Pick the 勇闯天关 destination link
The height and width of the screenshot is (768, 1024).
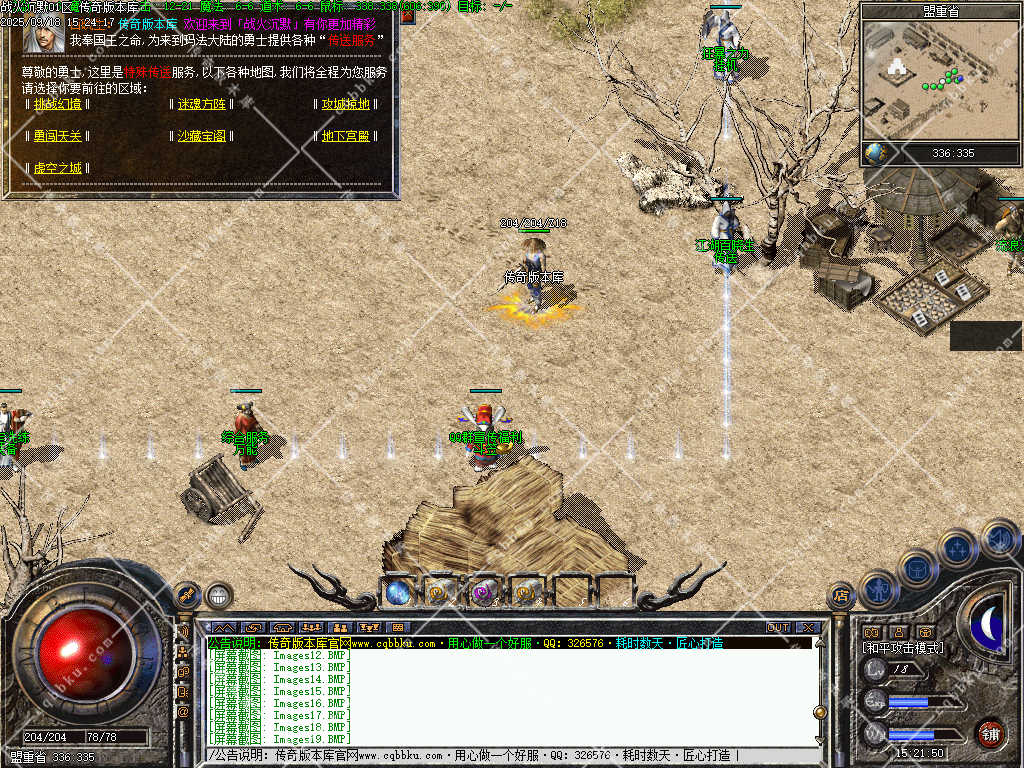57,136
